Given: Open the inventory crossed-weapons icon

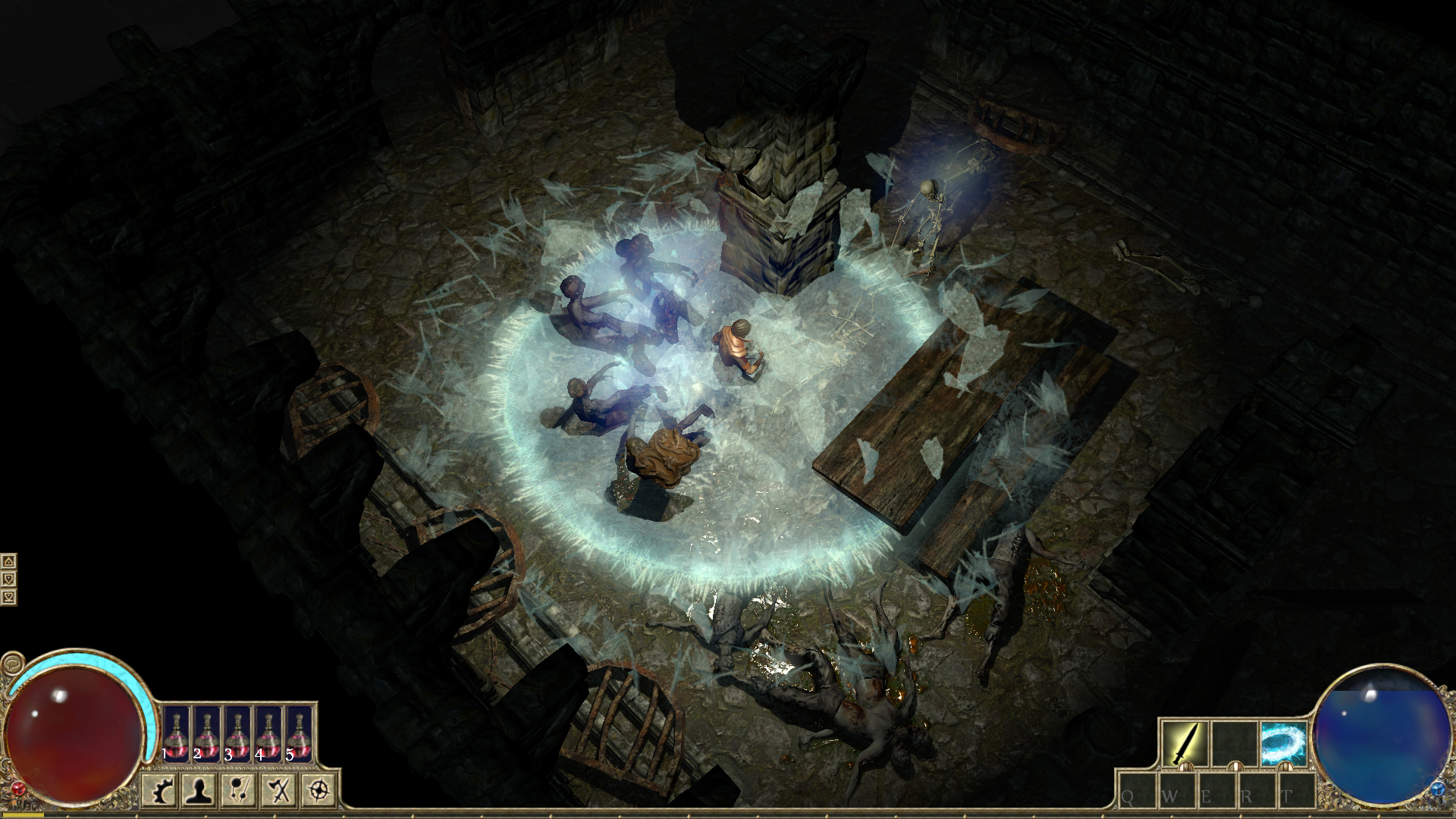Looking at the screenshot, I should (x=277, y=791).
